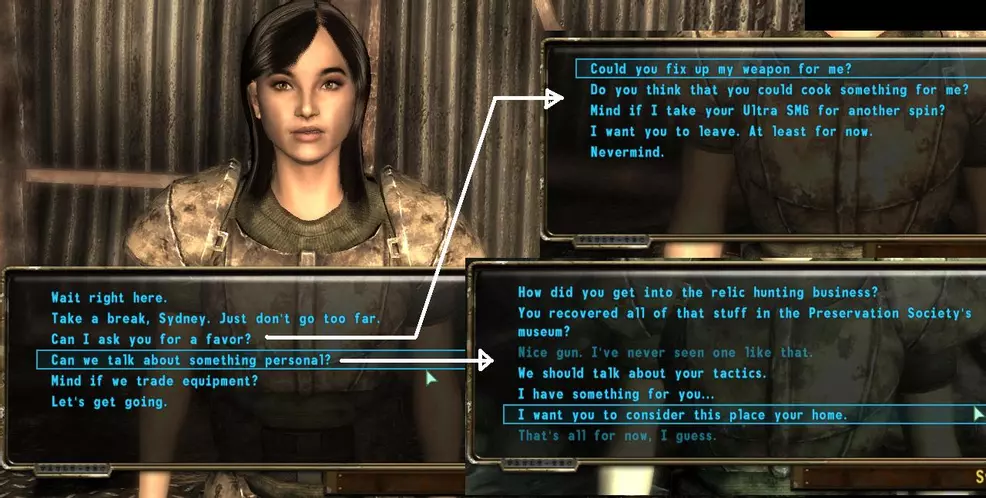Ask about the relic hunting business
This screenshot has width=986, height=498.
coord(697,292)
